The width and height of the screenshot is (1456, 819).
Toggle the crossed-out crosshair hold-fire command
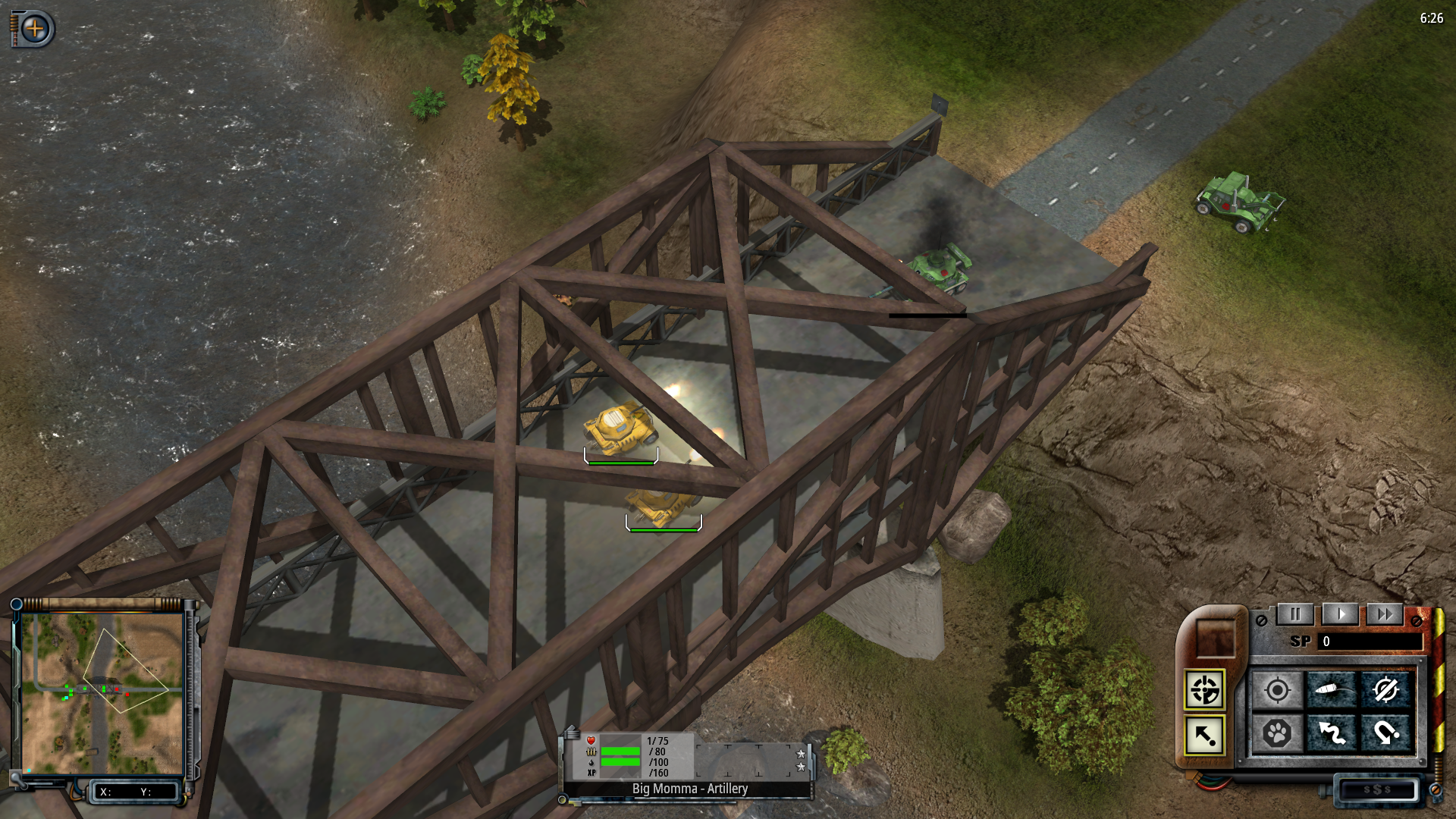pyautogui.click(x=1385, y=690)
